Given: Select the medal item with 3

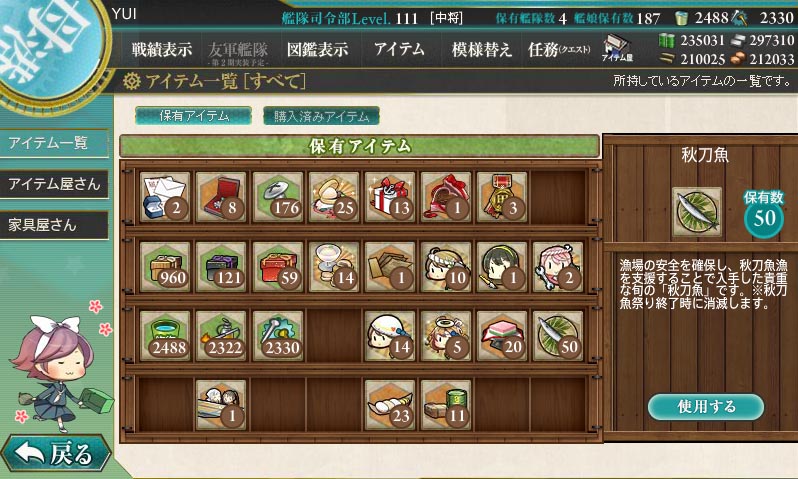Looking at the screenshot, I should click(501, 193).
